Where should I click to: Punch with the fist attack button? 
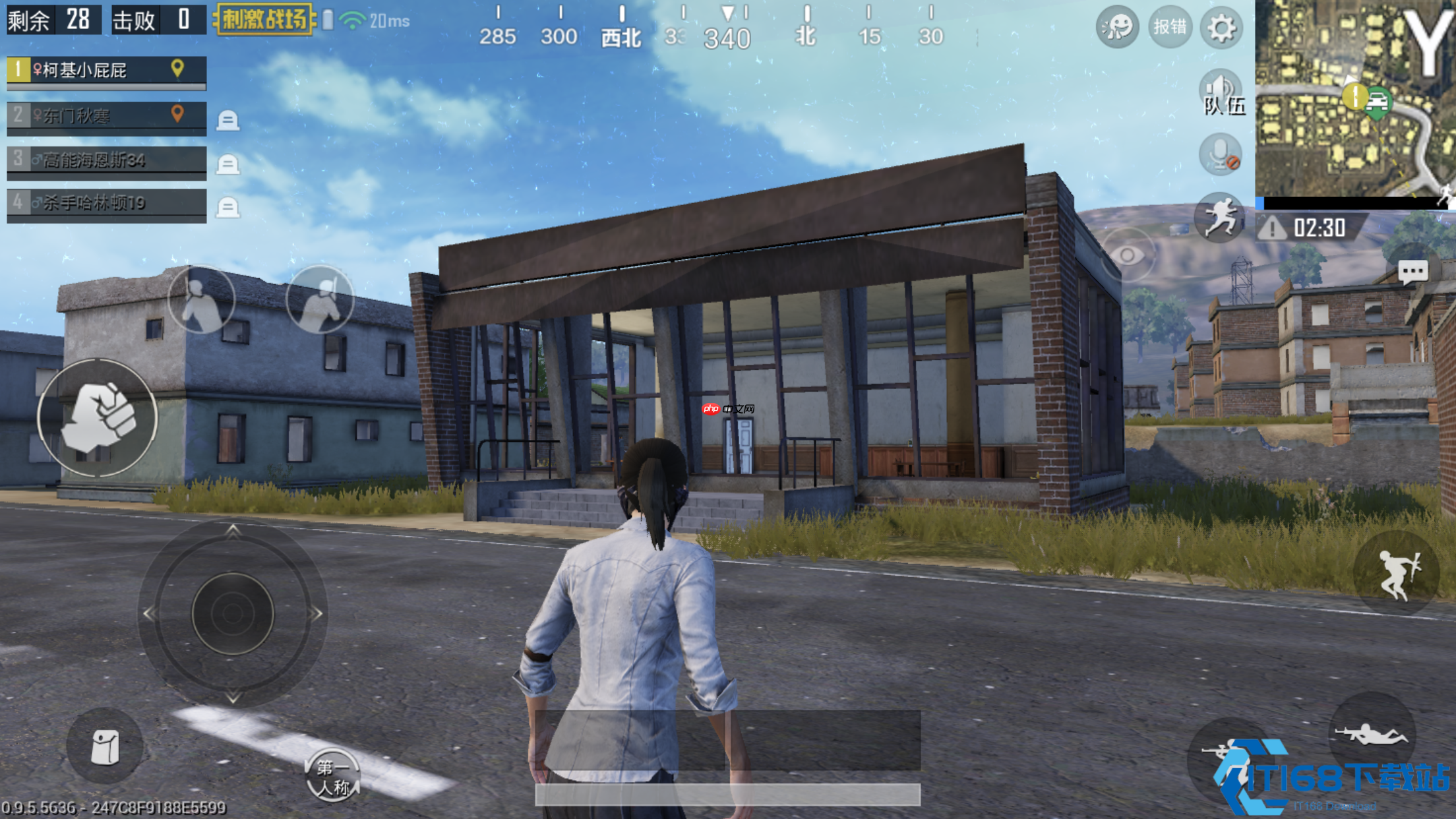point(98,417)
